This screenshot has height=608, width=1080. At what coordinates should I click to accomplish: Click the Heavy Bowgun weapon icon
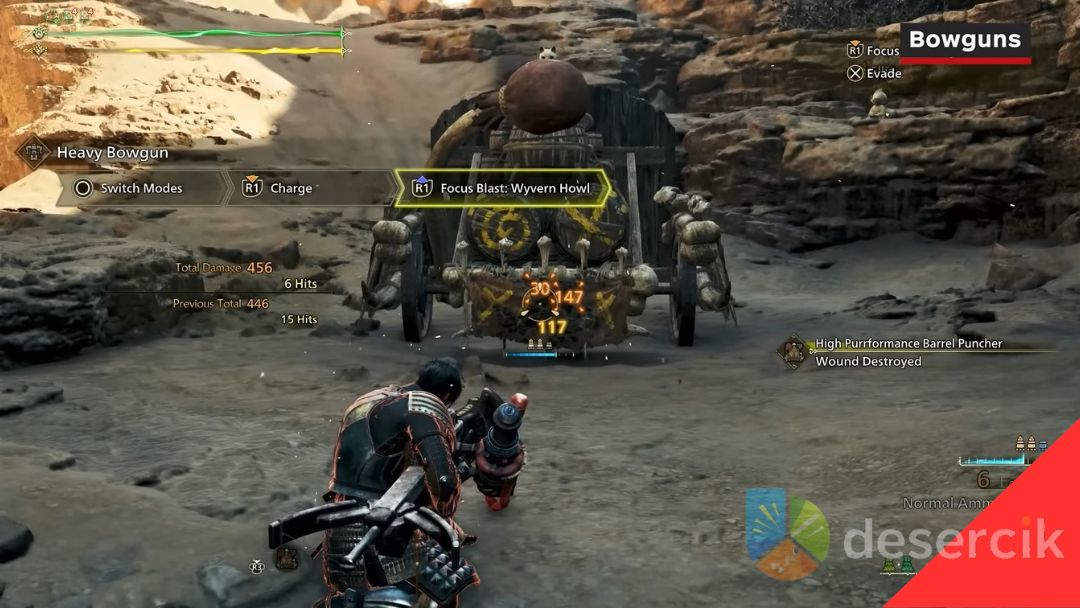(x=34, y=153)
